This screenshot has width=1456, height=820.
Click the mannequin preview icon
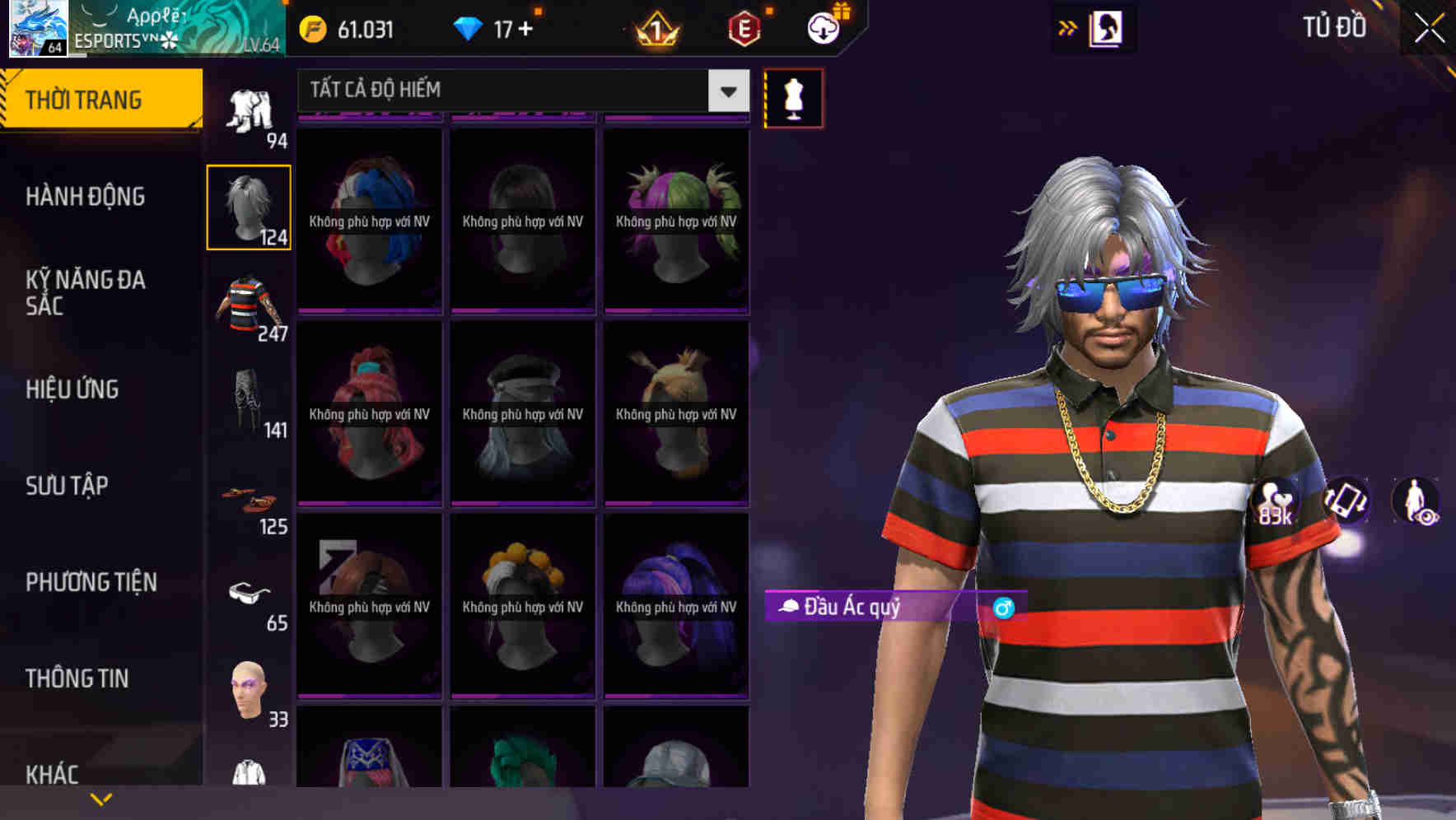coord(792,97)
